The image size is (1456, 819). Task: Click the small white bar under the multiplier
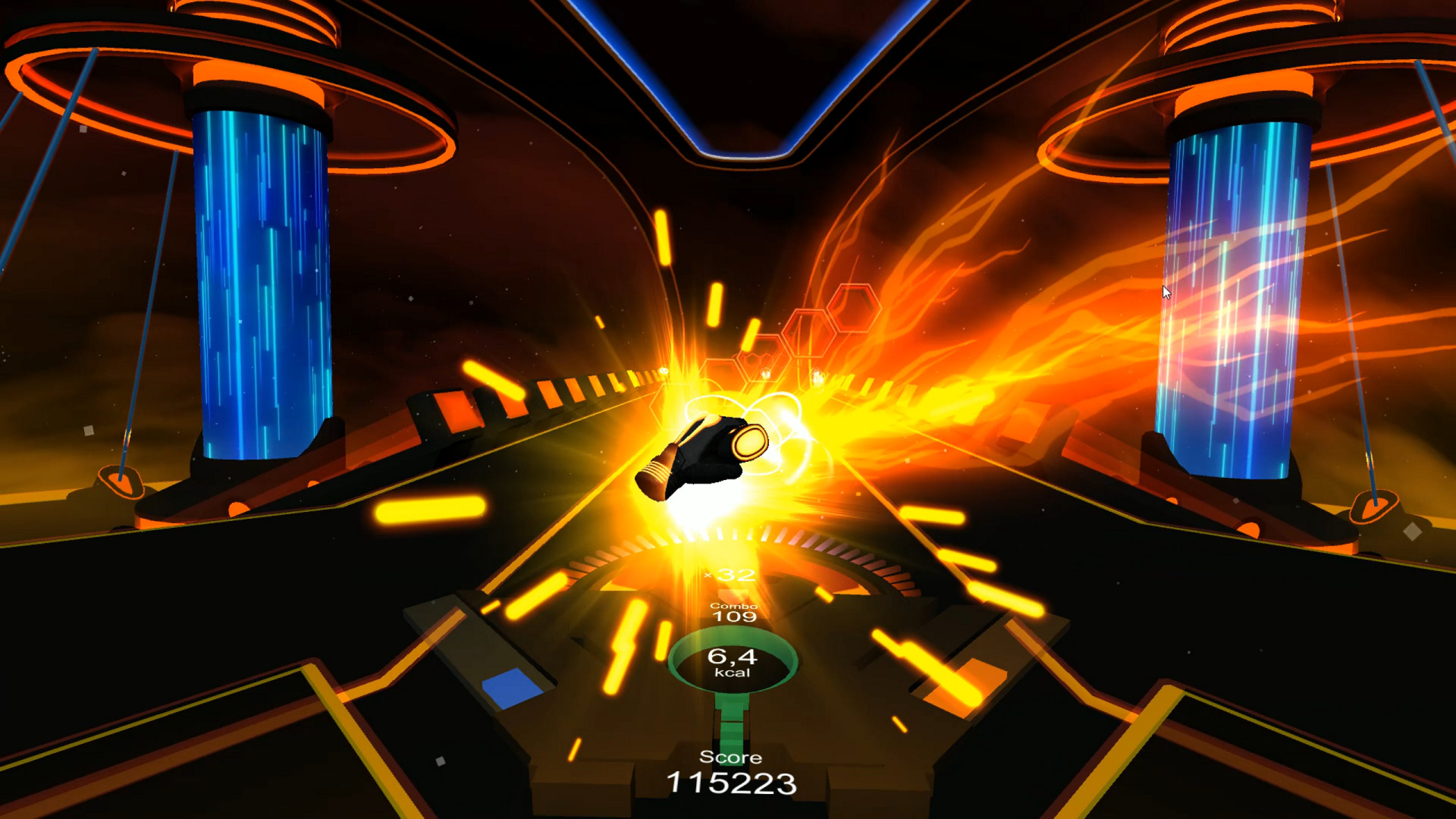(x=734, y=594)
